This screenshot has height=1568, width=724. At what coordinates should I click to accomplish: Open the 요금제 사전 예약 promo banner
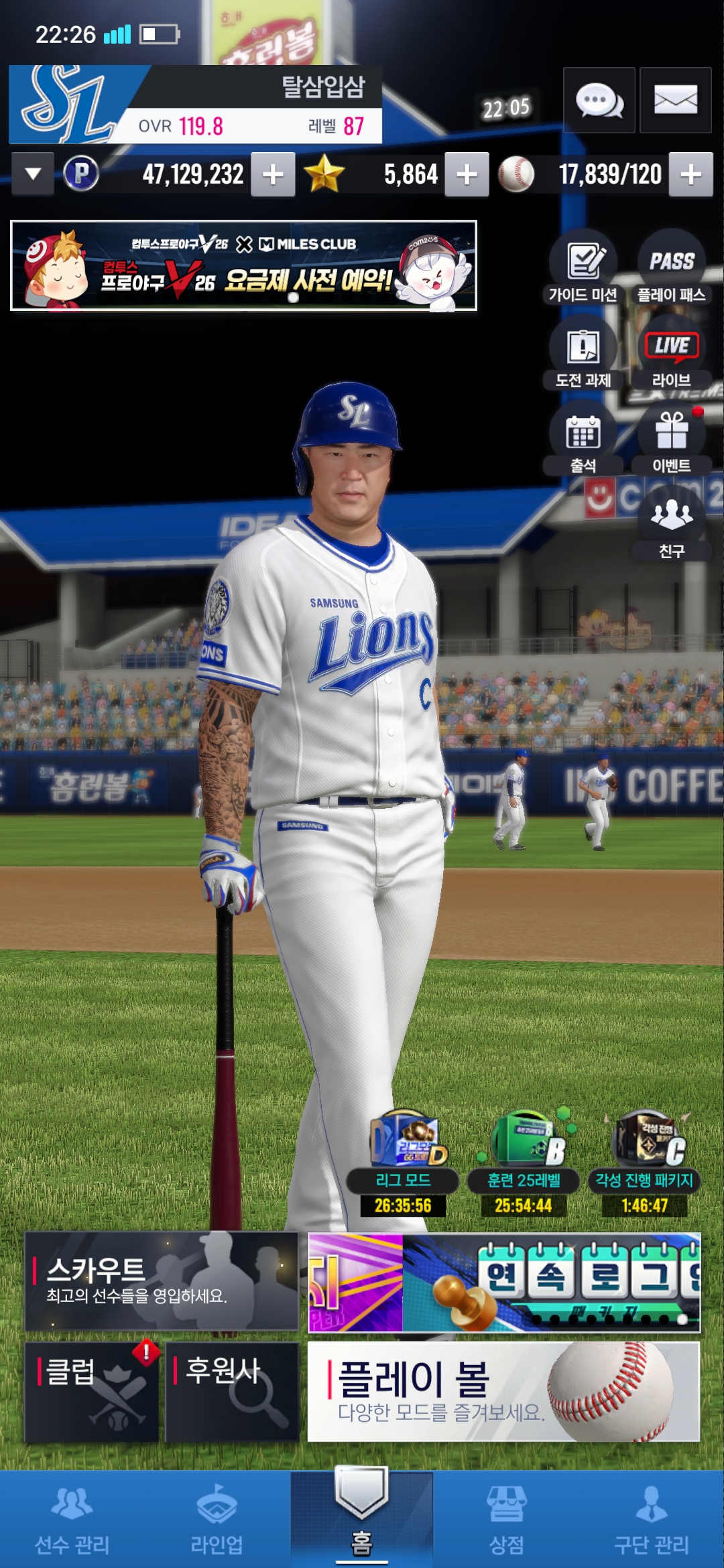243,266
